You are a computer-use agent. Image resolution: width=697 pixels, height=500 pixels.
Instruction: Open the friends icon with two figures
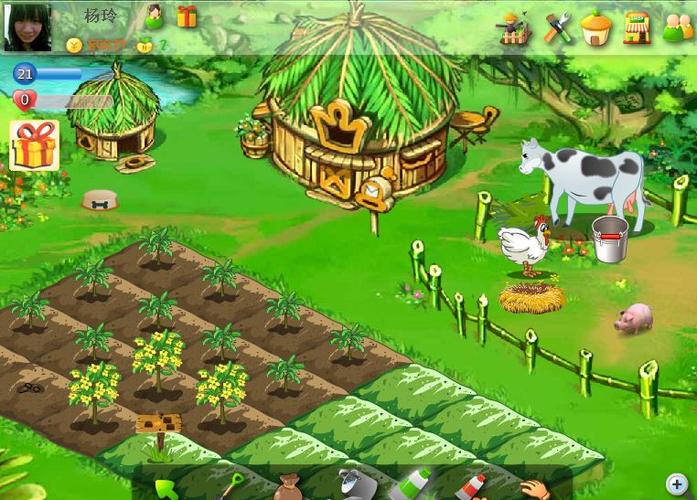click(677, 28)
